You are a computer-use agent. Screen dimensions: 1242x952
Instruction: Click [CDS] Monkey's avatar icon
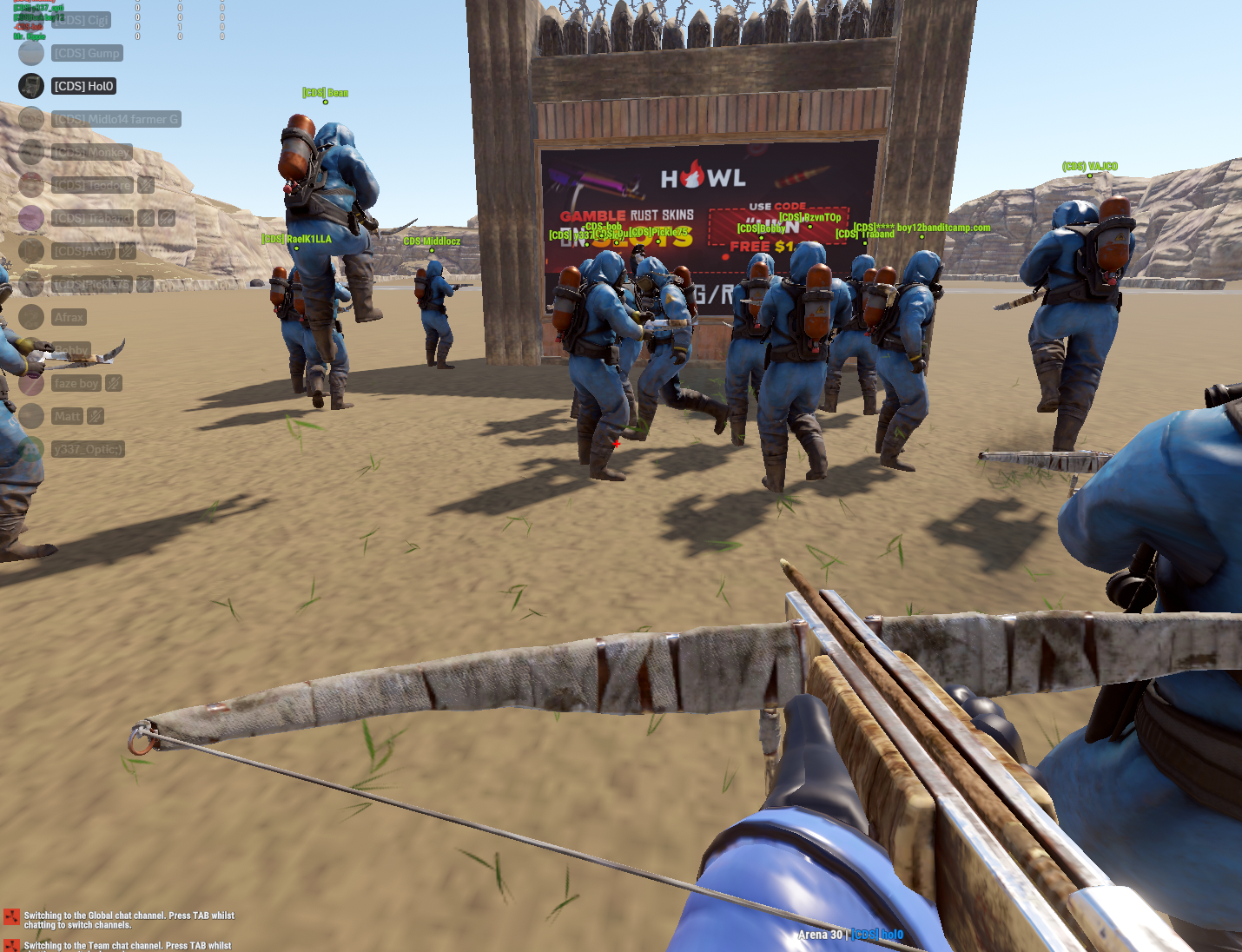(31, 152)
